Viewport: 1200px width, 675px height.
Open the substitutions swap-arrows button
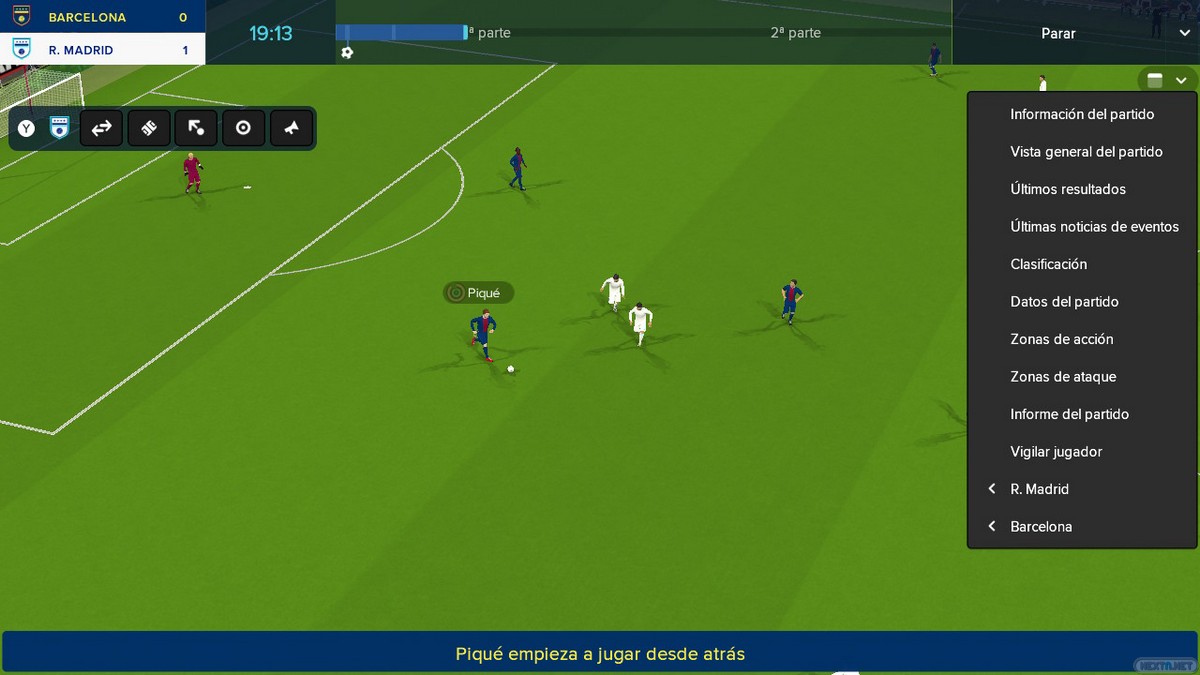tap(101, 128)
